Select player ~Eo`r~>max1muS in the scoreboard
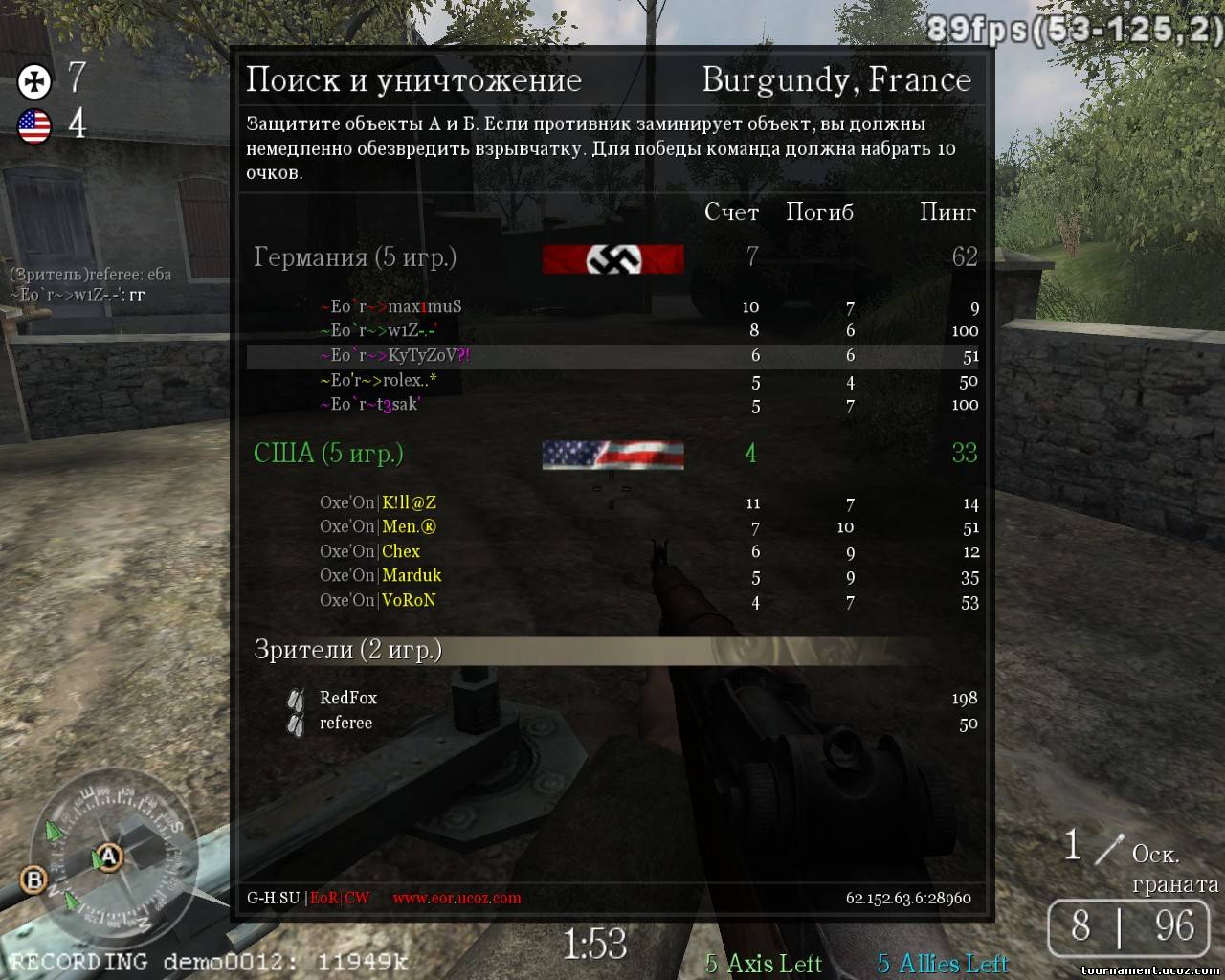 (x=390, y=307)
